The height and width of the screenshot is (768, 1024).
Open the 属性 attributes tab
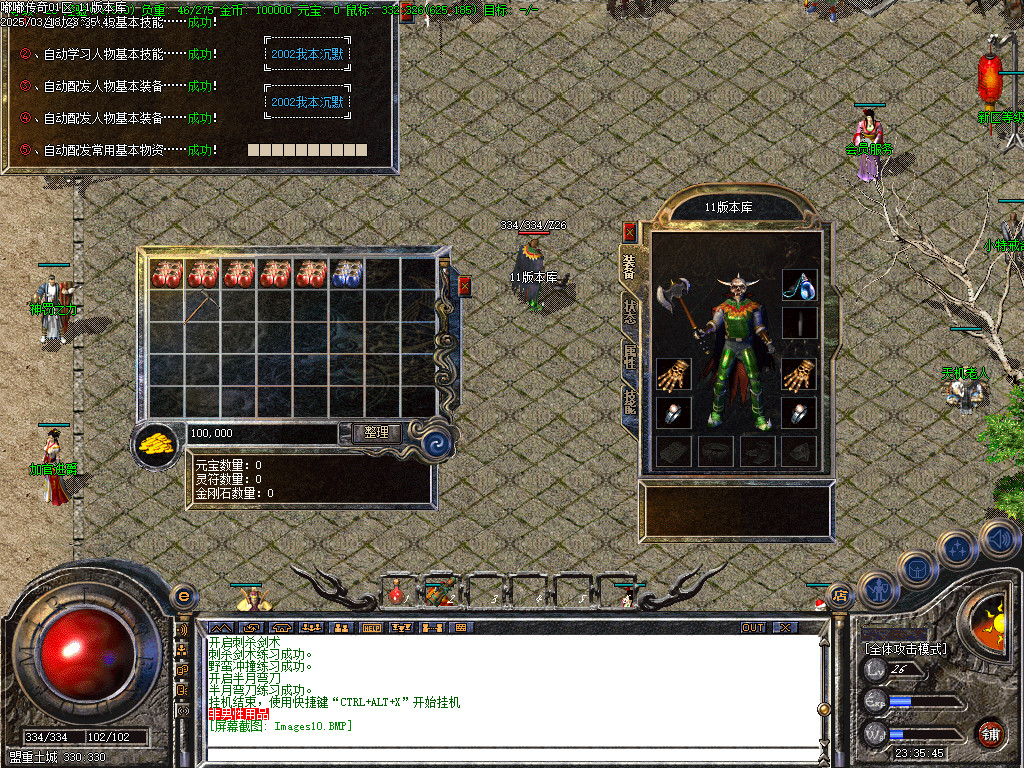pos(630,357)
